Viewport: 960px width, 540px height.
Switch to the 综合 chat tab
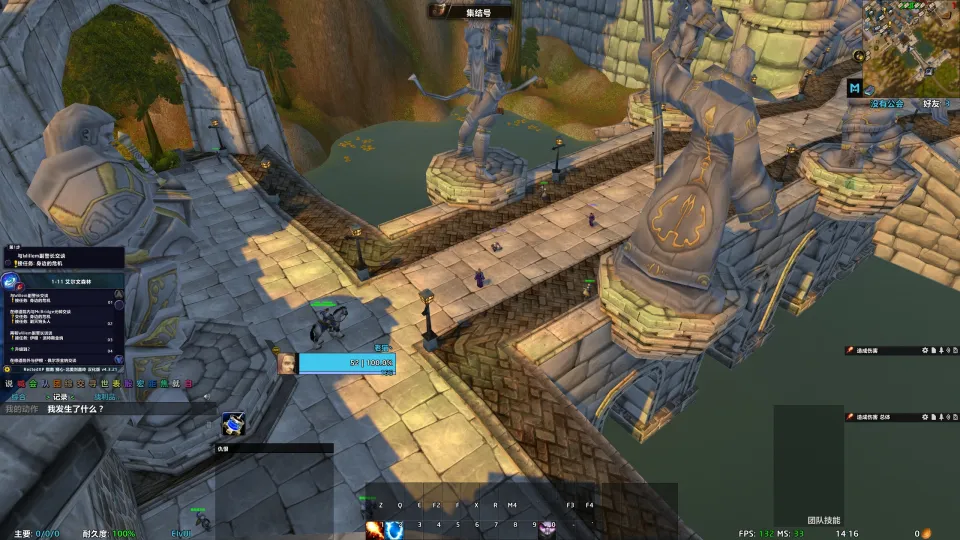tap(19, 397)
